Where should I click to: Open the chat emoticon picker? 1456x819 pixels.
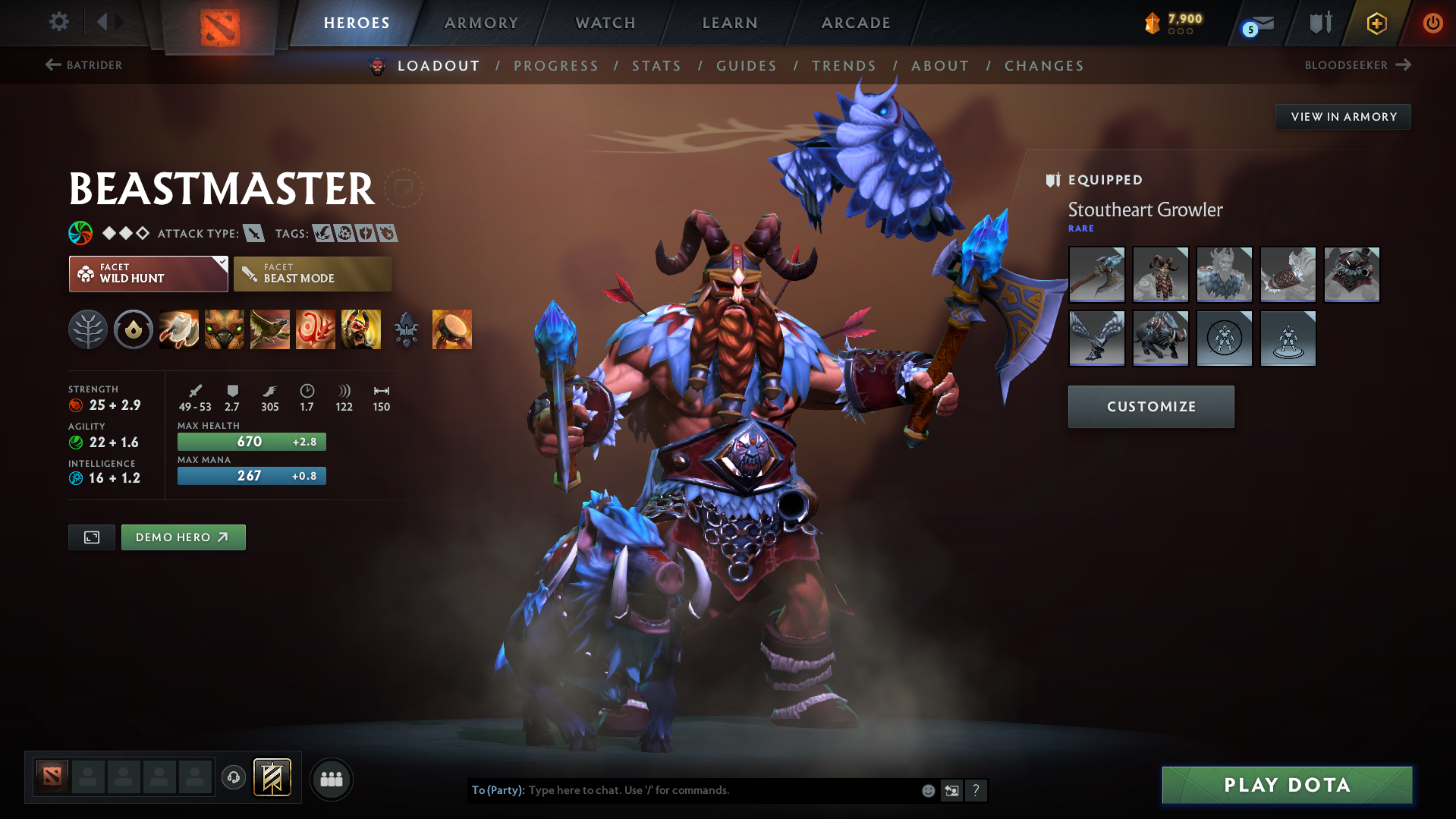(927, 790)
